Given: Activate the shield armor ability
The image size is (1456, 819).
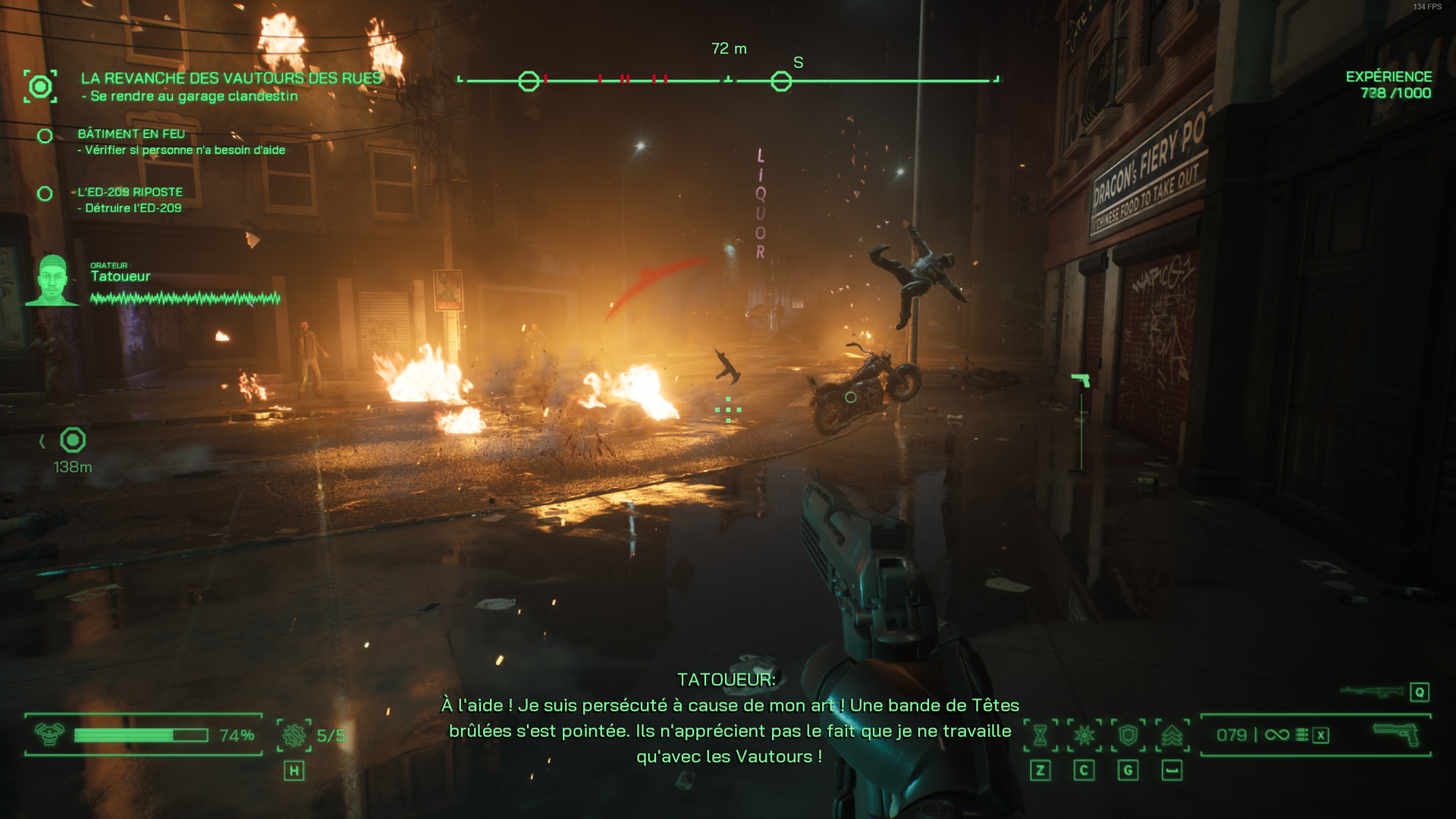Looking at the screenshot, I should click(x=1128, y=735).
